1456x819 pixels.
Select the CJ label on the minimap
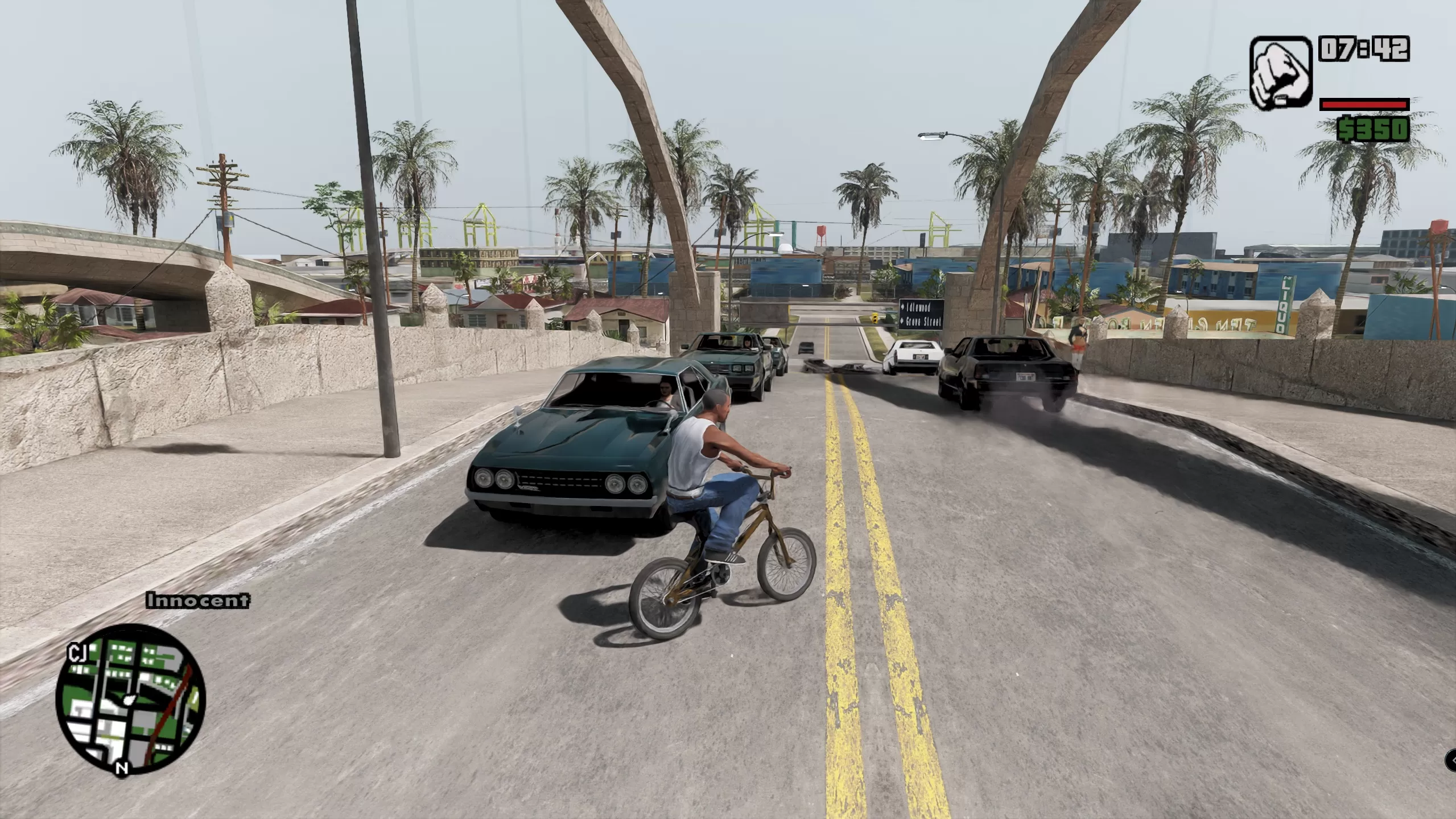(x=77, y=651)
